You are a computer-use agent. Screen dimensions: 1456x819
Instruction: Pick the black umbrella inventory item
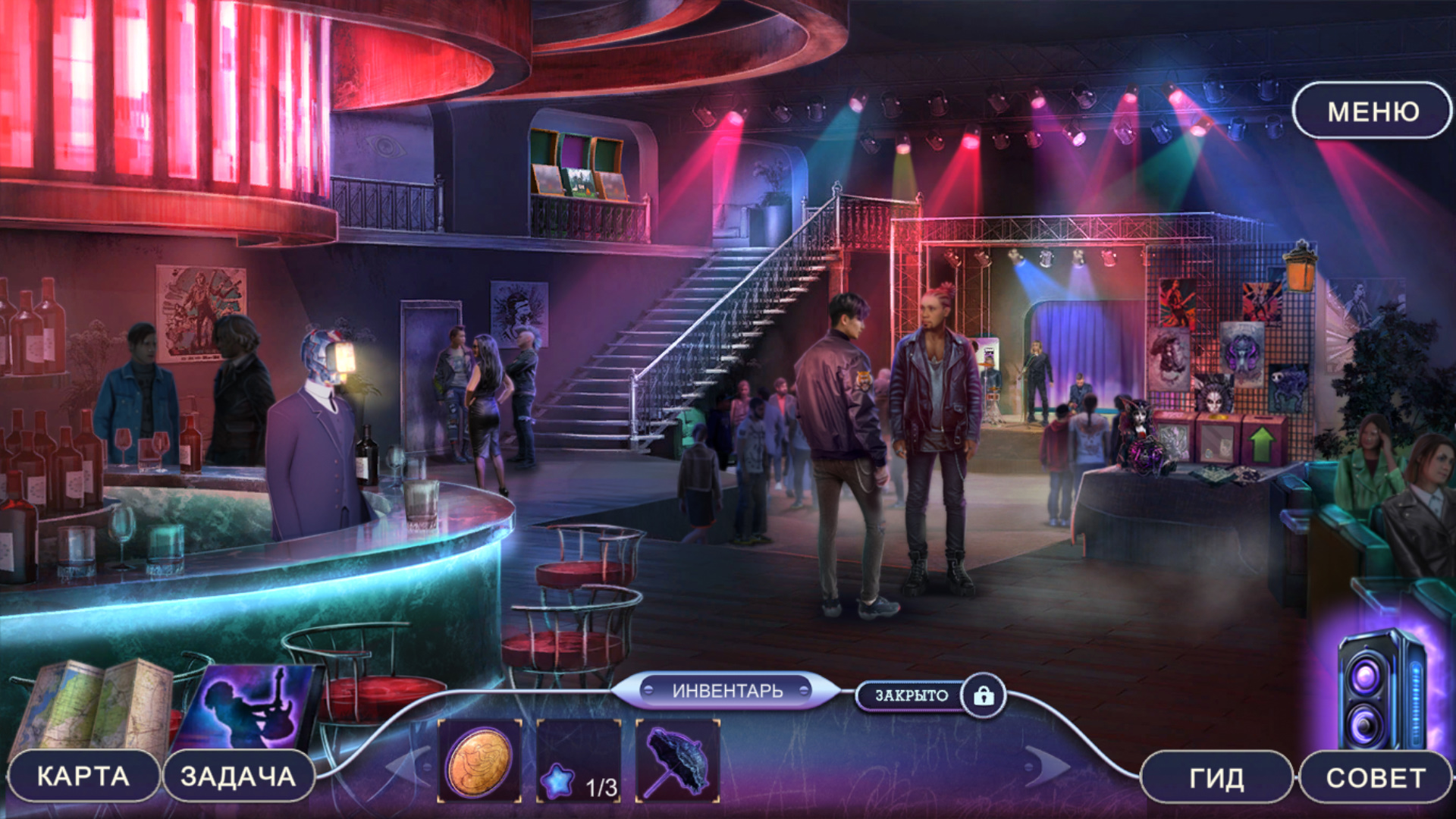point(677,761)
